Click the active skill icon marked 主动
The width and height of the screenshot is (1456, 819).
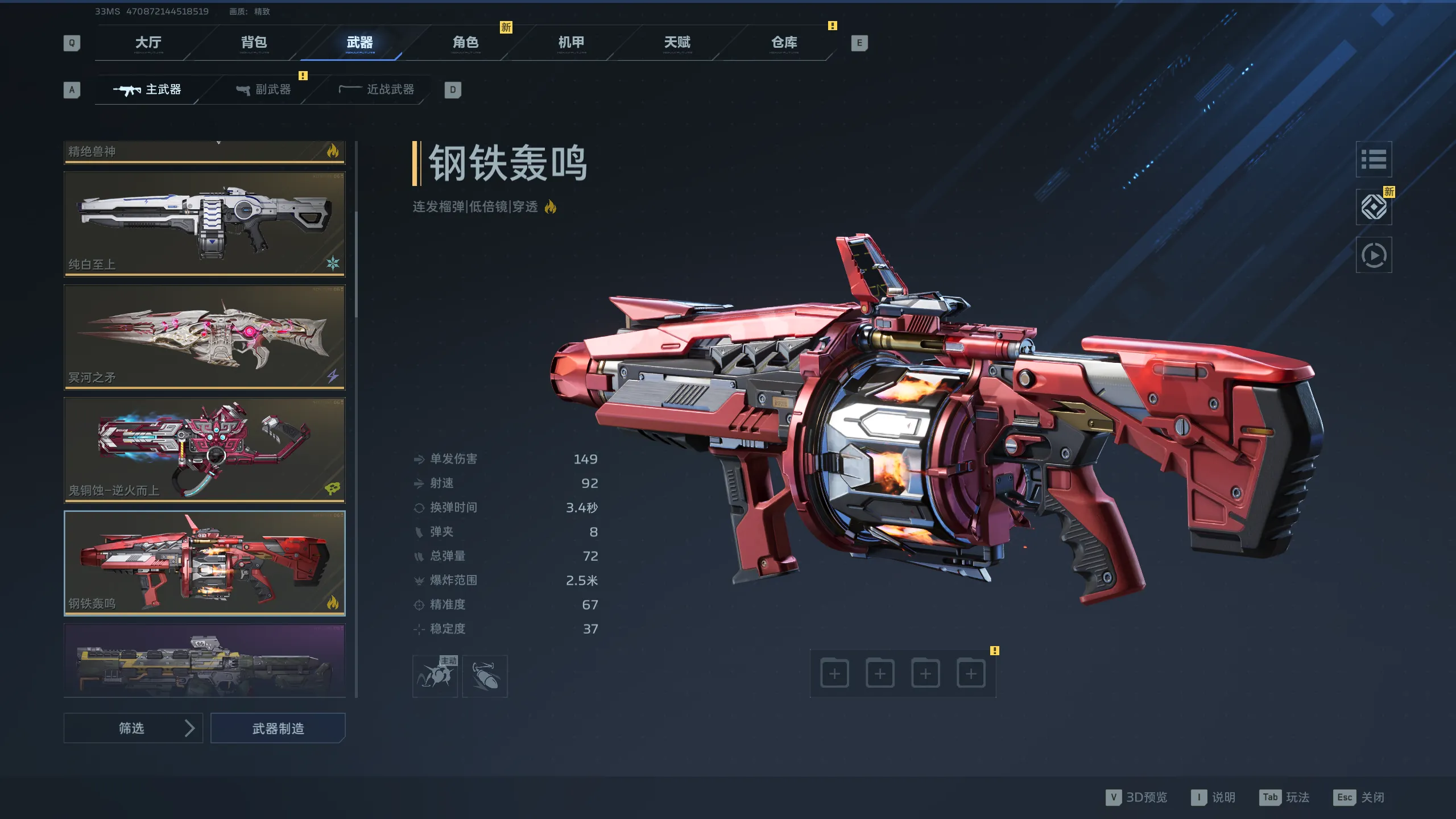(x=435, y=676)
